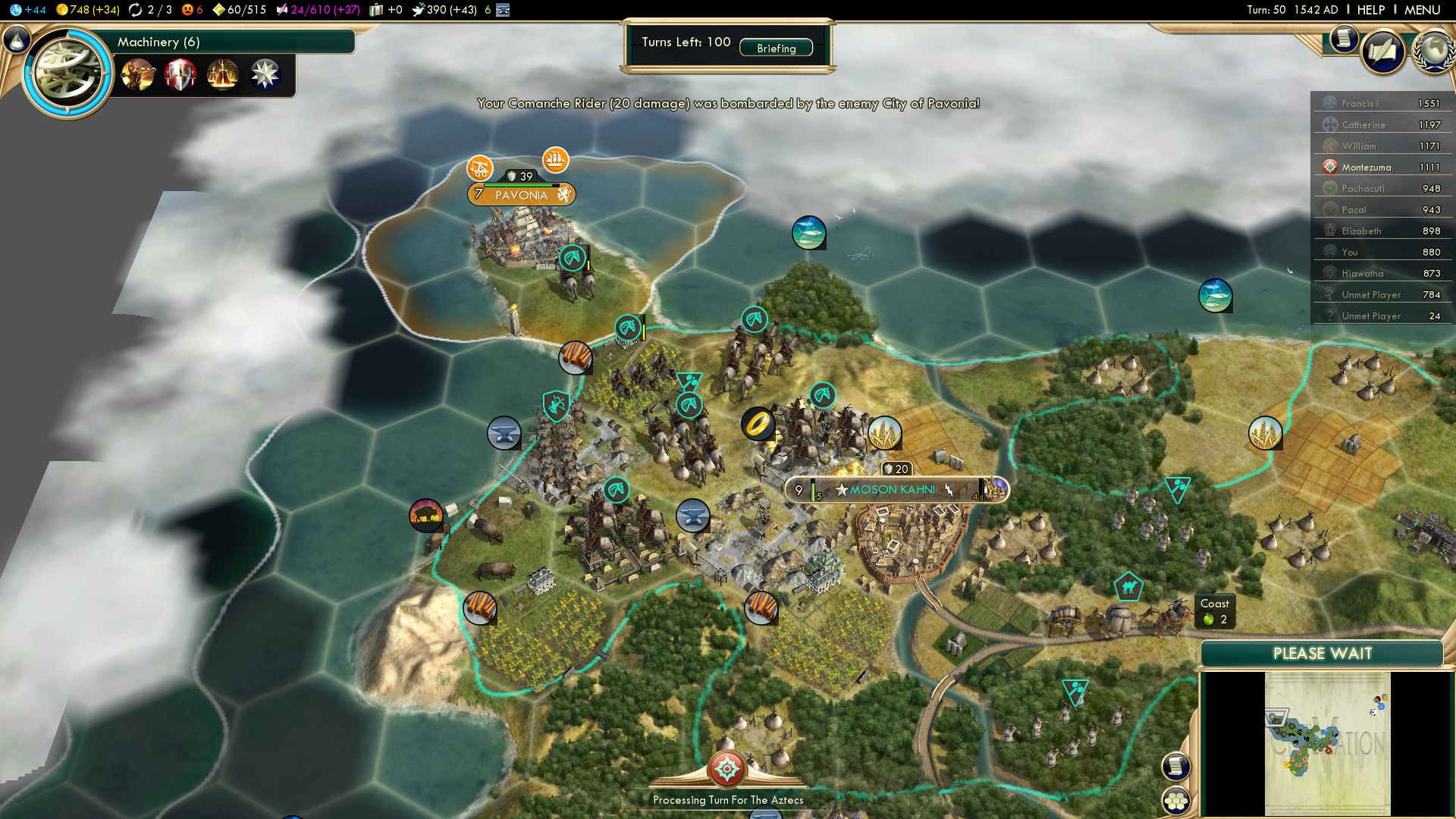Click the minimap

tap(1326, 743)
